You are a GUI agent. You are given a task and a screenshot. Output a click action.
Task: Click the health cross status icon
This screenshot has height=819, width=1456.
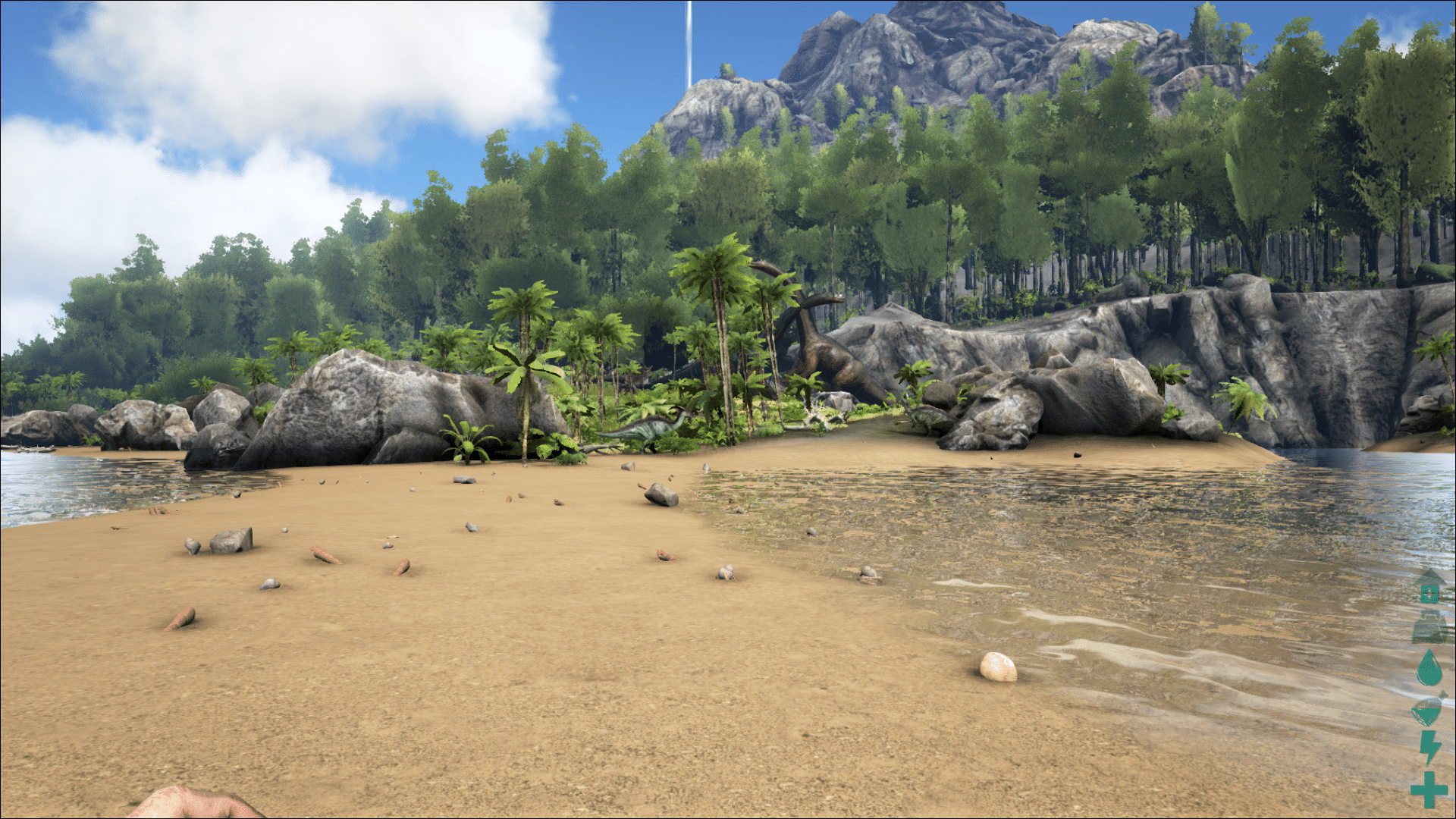pyautogui.click(x=1429, y=789)
